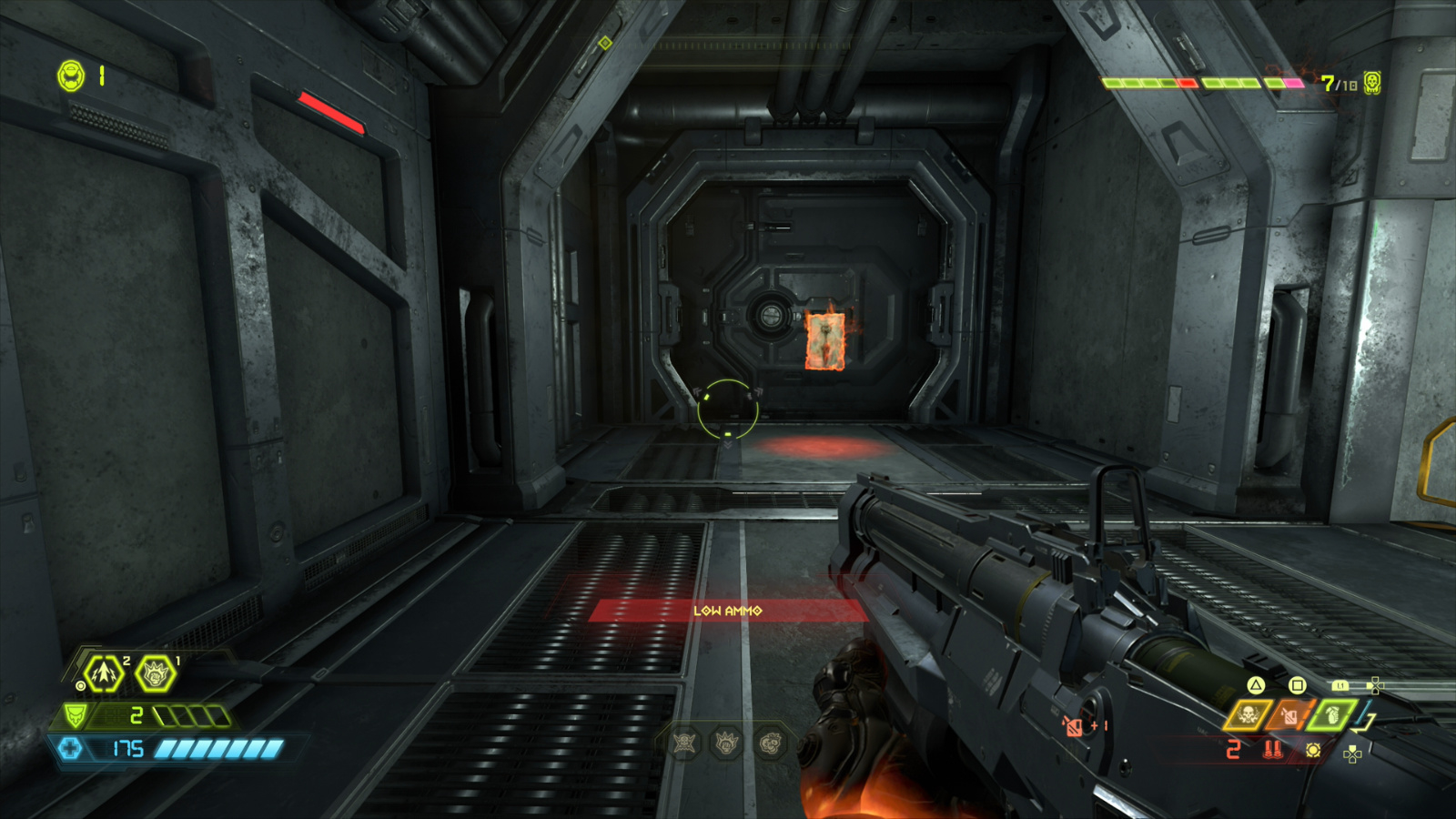Click the green armor shield icon

(76, 715)
